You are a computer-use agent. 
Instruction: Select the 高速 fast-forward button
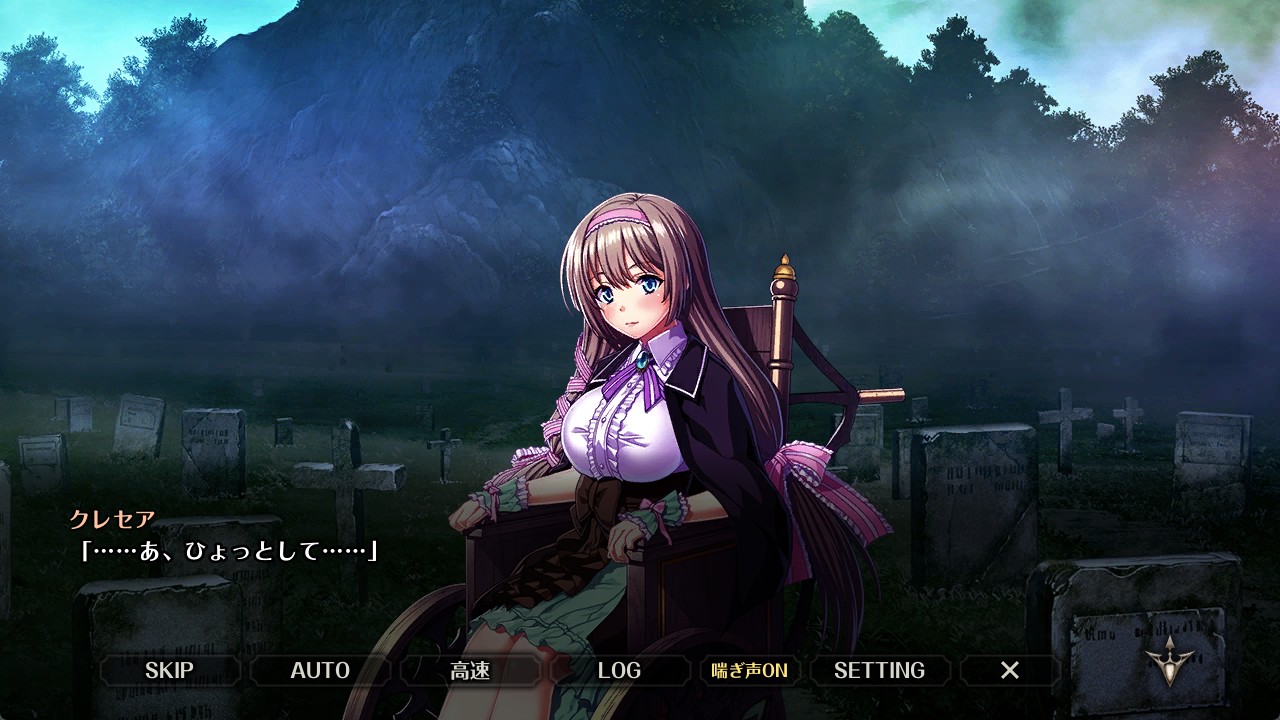(x=470, y=670)
